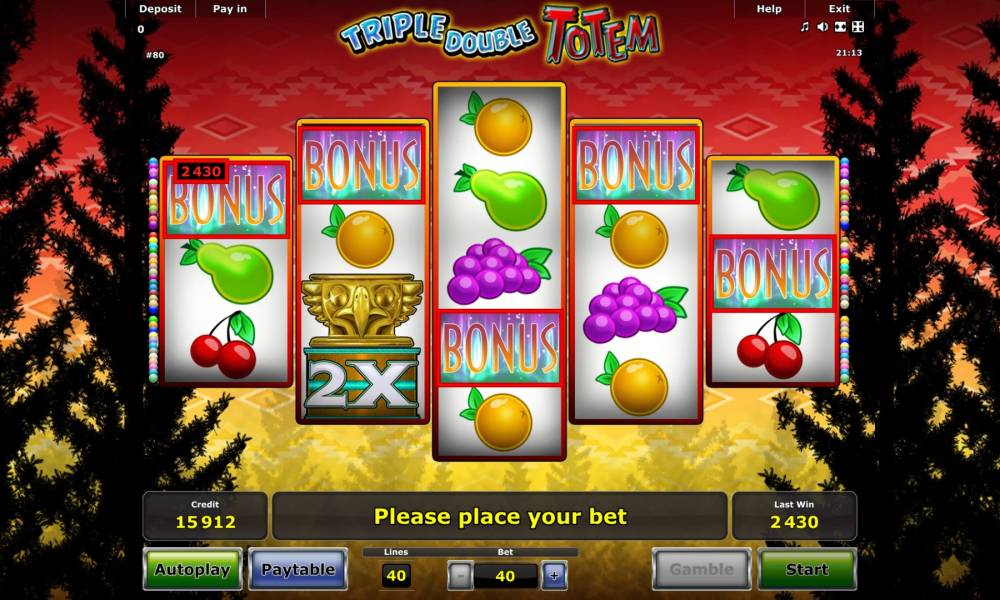This screenshot has width=1000, height=600.
Task: Open the Deposit menu
Action: point(160,9)
